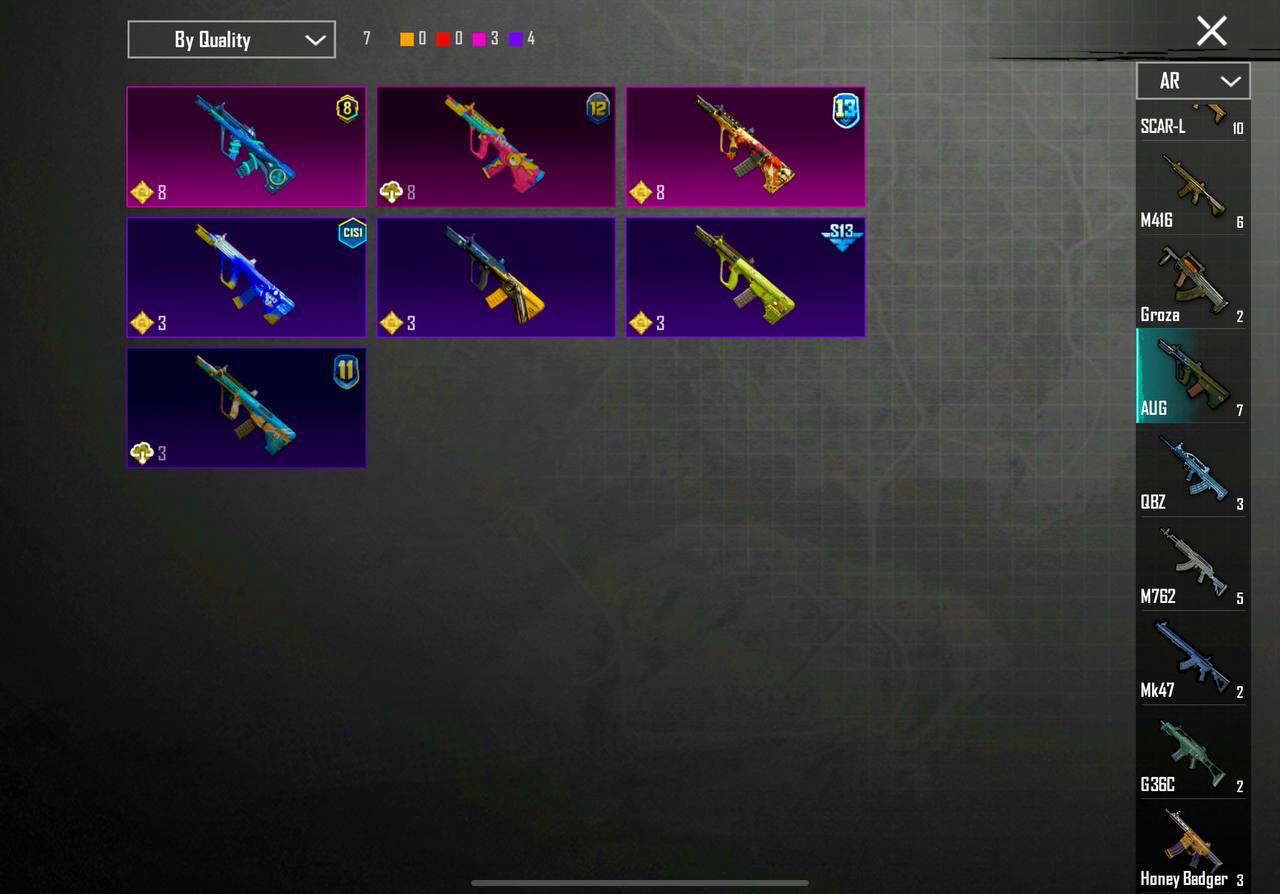The width and height of the screenshot is (1280, 894).
Task: Switch to the M416 weapon list
Action: tap(1192, 190)
